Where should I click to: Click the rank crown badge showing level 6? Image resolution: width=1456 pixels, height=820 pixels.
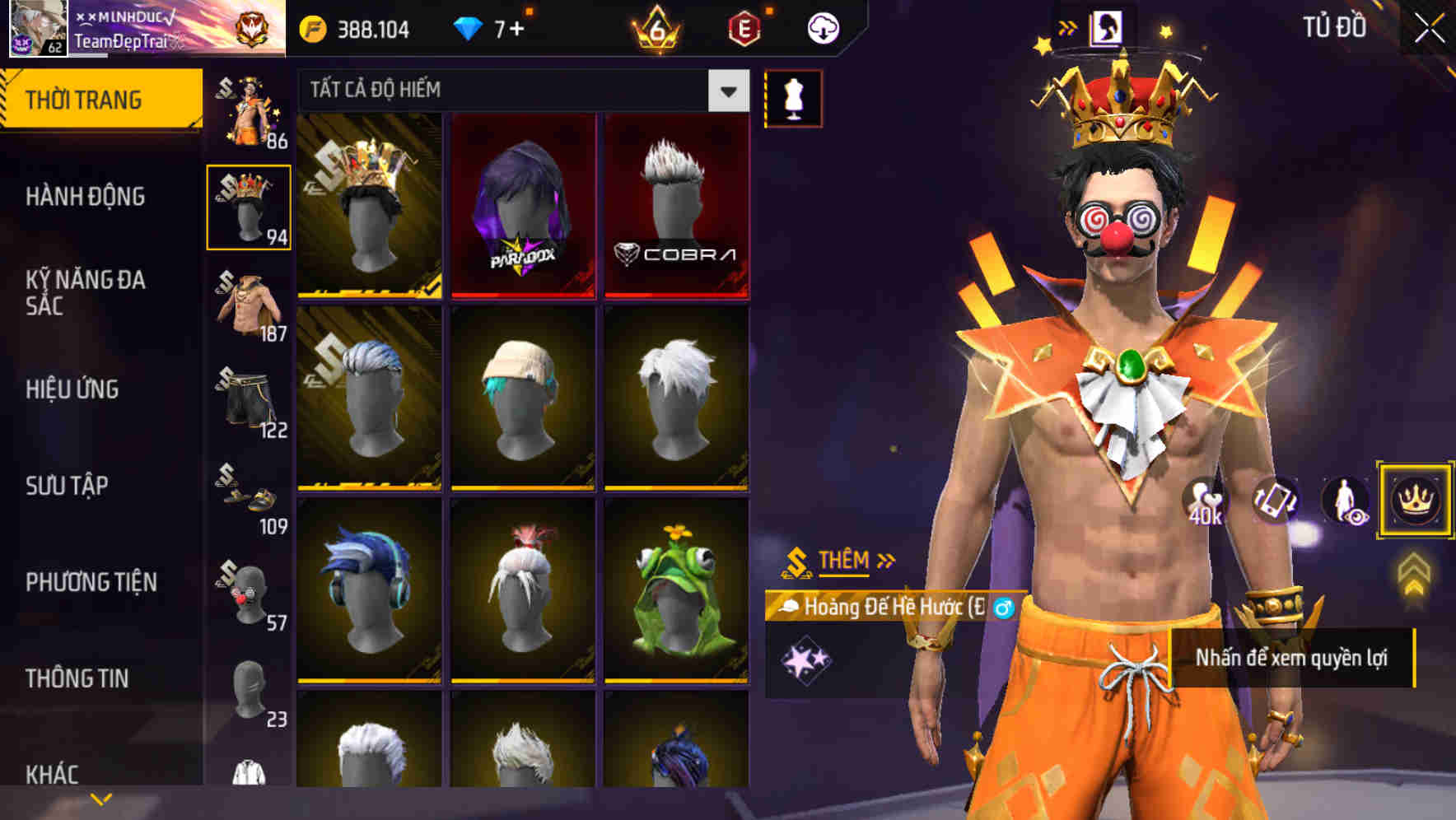tap(656, 26)
